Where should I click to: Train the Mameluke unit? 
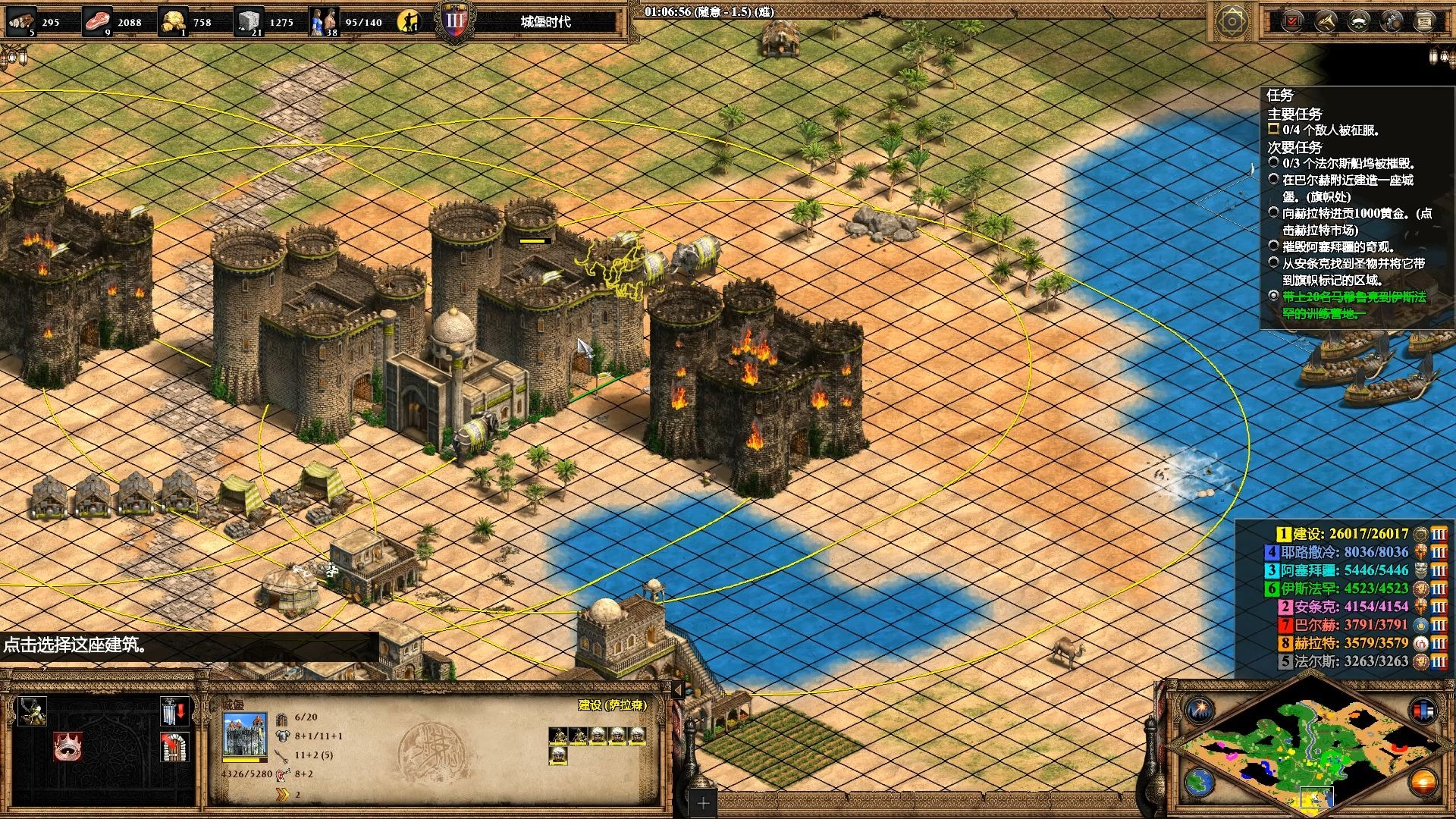33,711
